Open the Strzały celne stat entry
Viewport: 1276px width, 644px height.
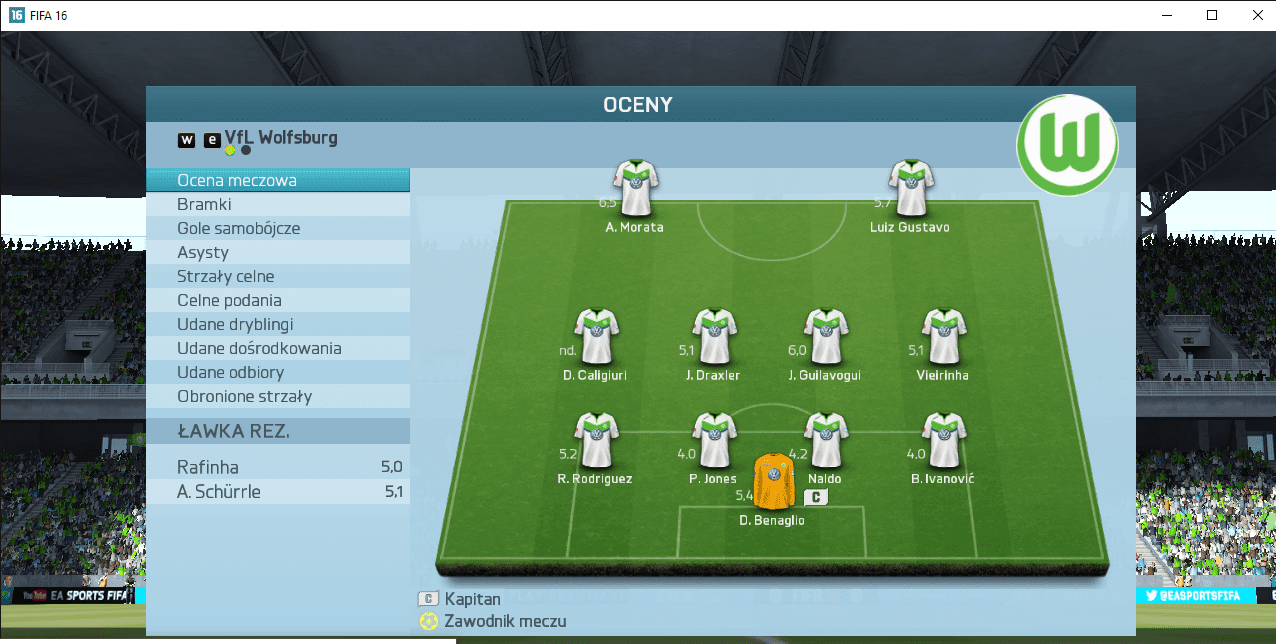[278, 277]
